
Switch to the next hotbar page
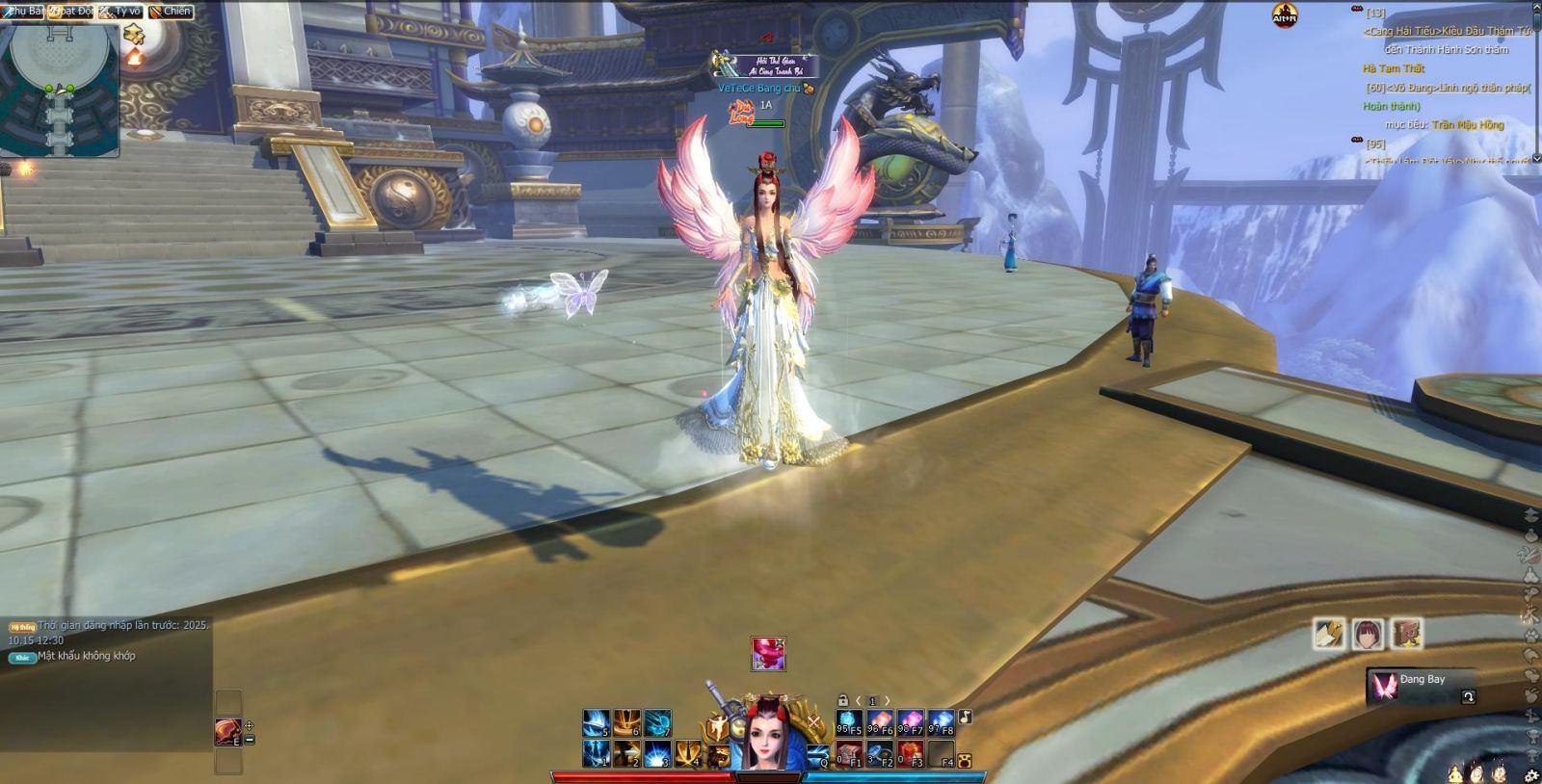(x=888, y=701)
